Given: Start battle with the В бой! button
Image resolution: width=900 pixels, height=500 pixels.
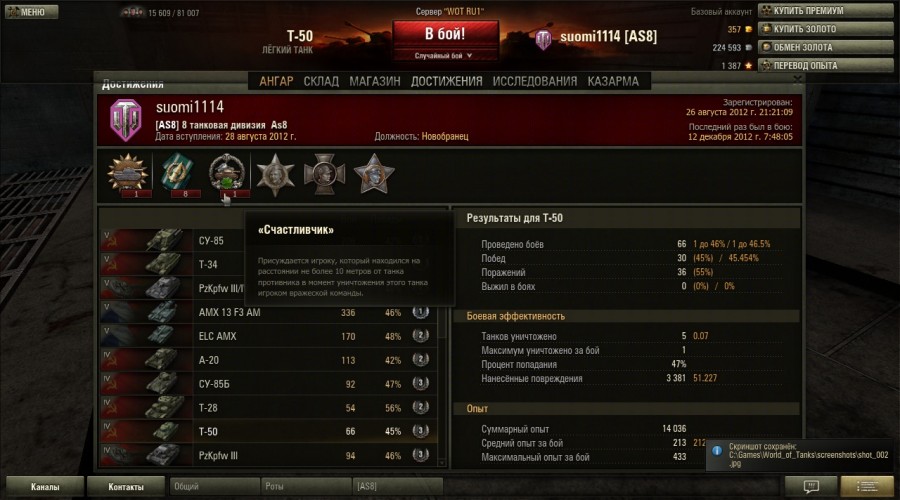Looking at the screenshot, I should tap(445, 33).
